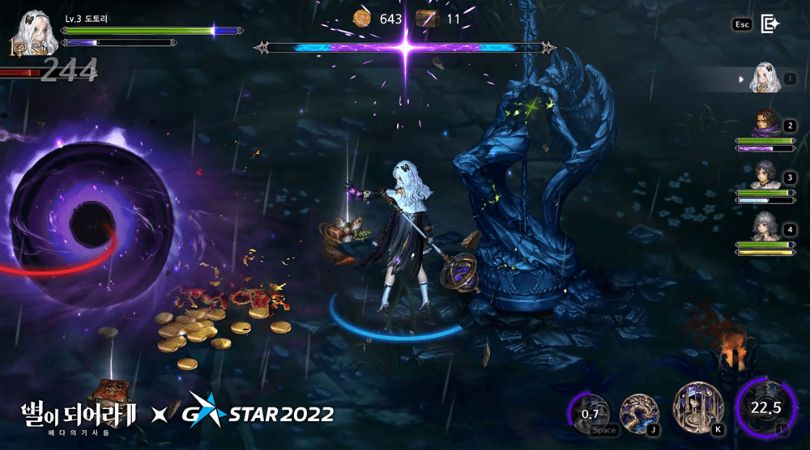This screenshot has width=810, height=450.
Task: Click the exit door icon
Action: tap(770, 24)
